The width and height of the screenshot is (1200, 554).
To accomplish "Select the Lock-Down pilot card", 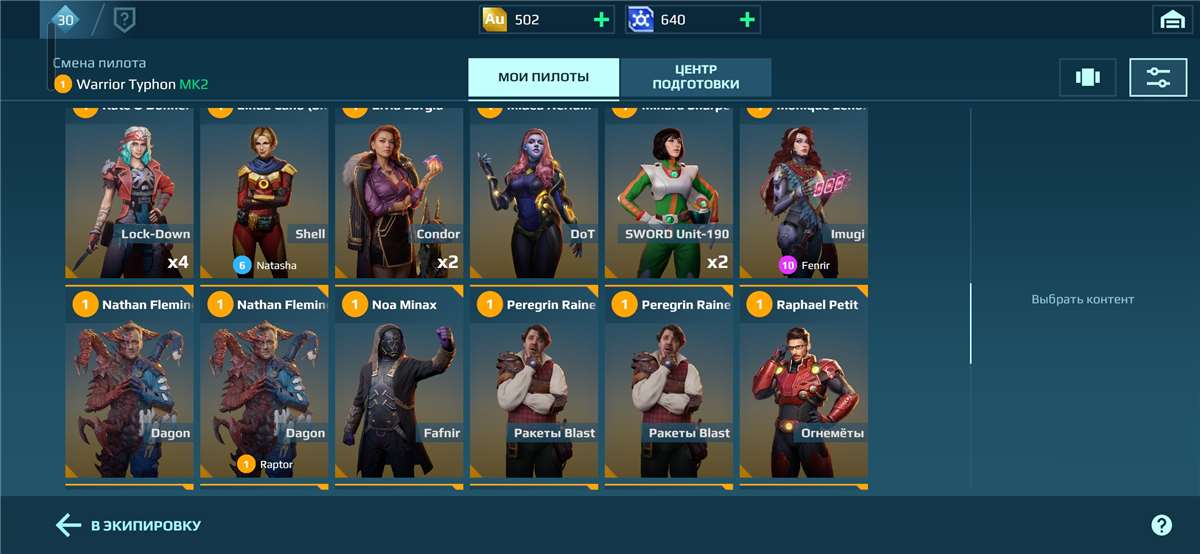I will [x=129, y=190].
